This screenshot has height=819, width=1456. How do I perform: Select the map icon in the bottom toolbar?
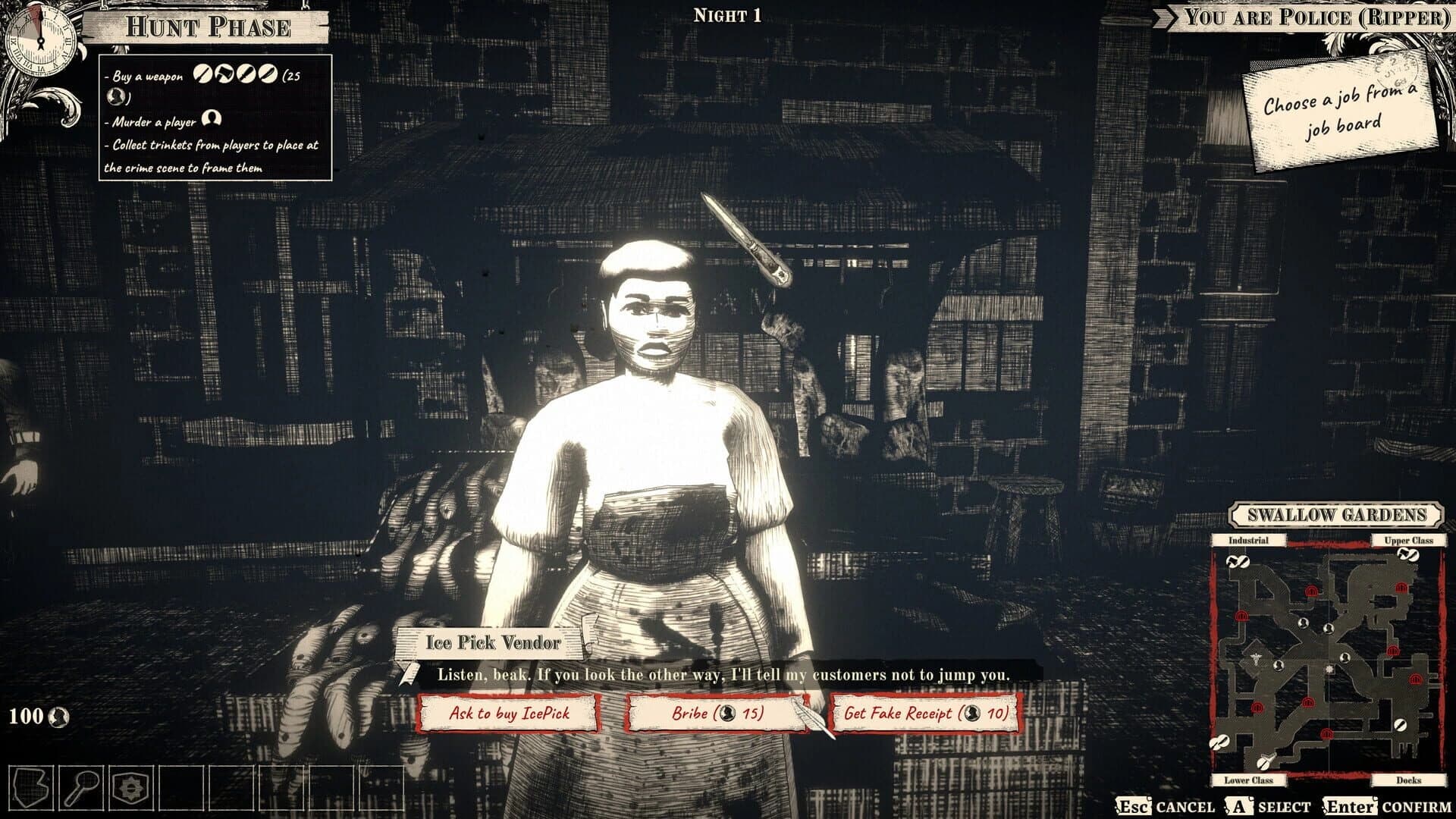click(x=30, y=788)
